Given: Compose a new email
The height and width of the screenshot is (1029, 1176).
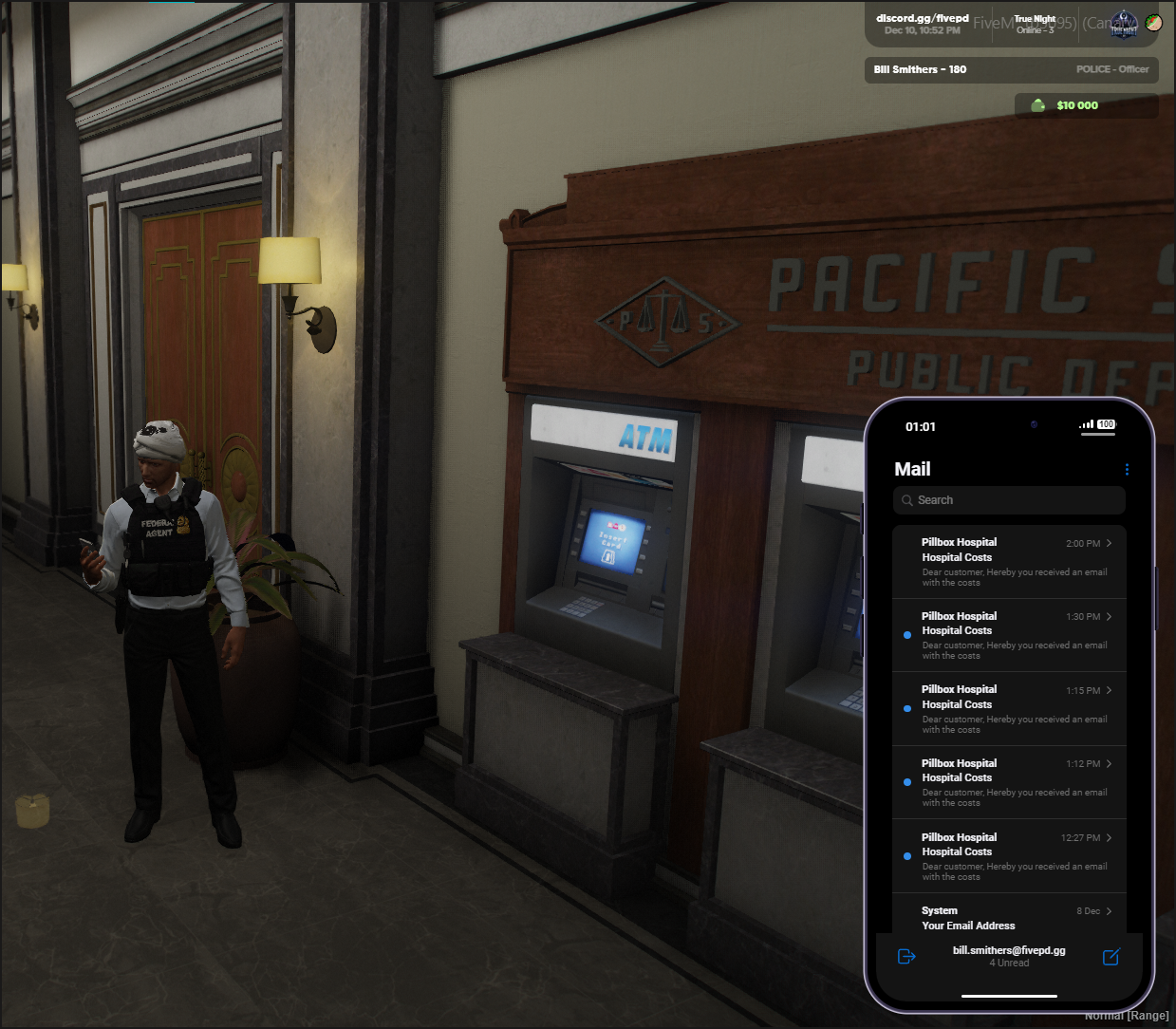Looking at the screenshot, I should pos(1111,957).
